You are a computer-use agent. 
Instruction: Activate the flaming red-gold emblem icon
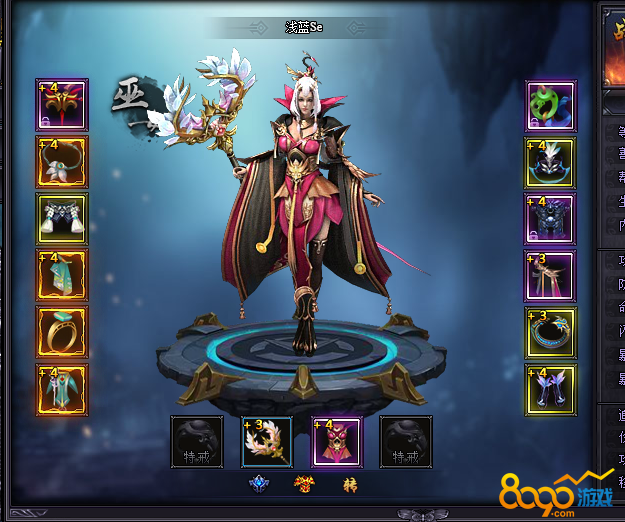pyautogui.click(x=305, y=485)
